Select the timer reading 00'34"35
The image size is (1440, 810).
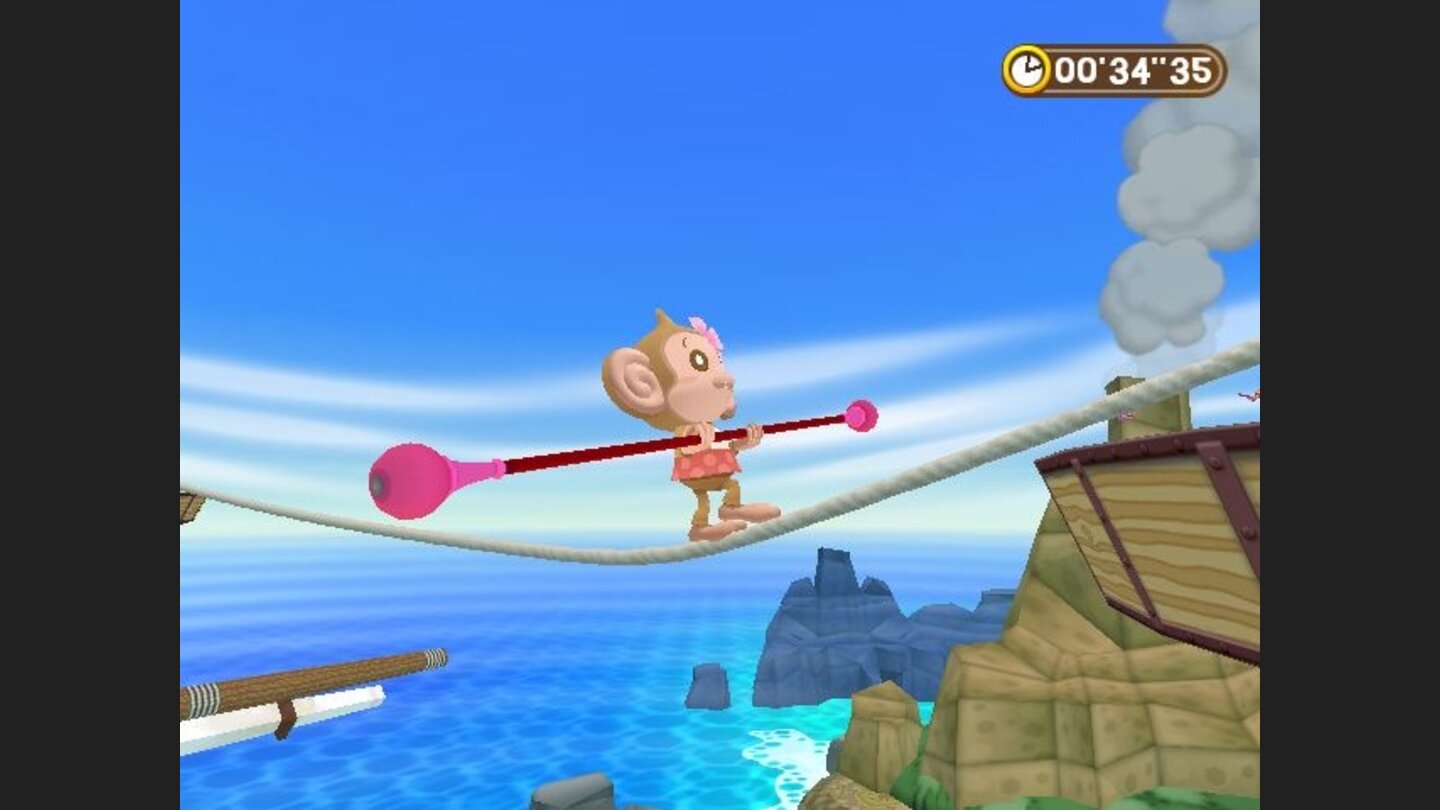(x=1135, y=70)
